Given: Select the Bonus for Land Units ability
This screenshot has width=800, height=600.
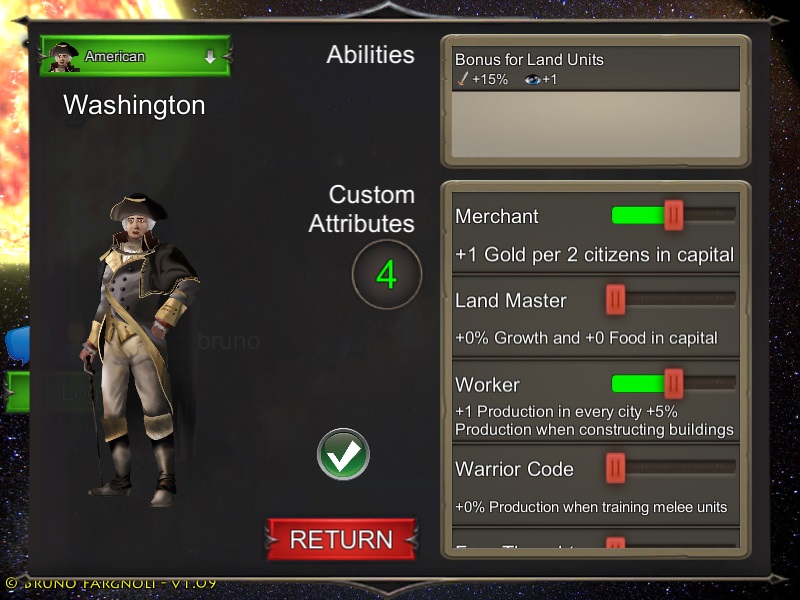Looking at the screenshot, I should tap(594, 69).
